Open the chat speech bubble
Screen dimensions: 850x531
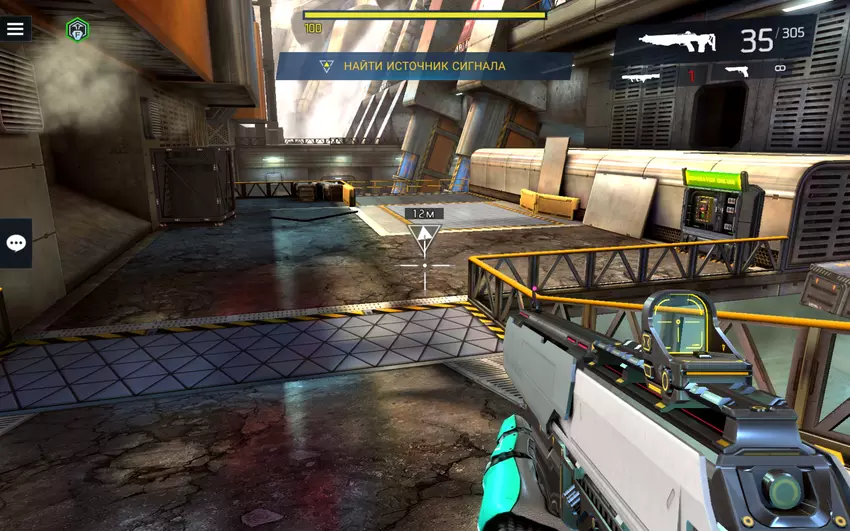pyautogui.click(x=16, y=243)
